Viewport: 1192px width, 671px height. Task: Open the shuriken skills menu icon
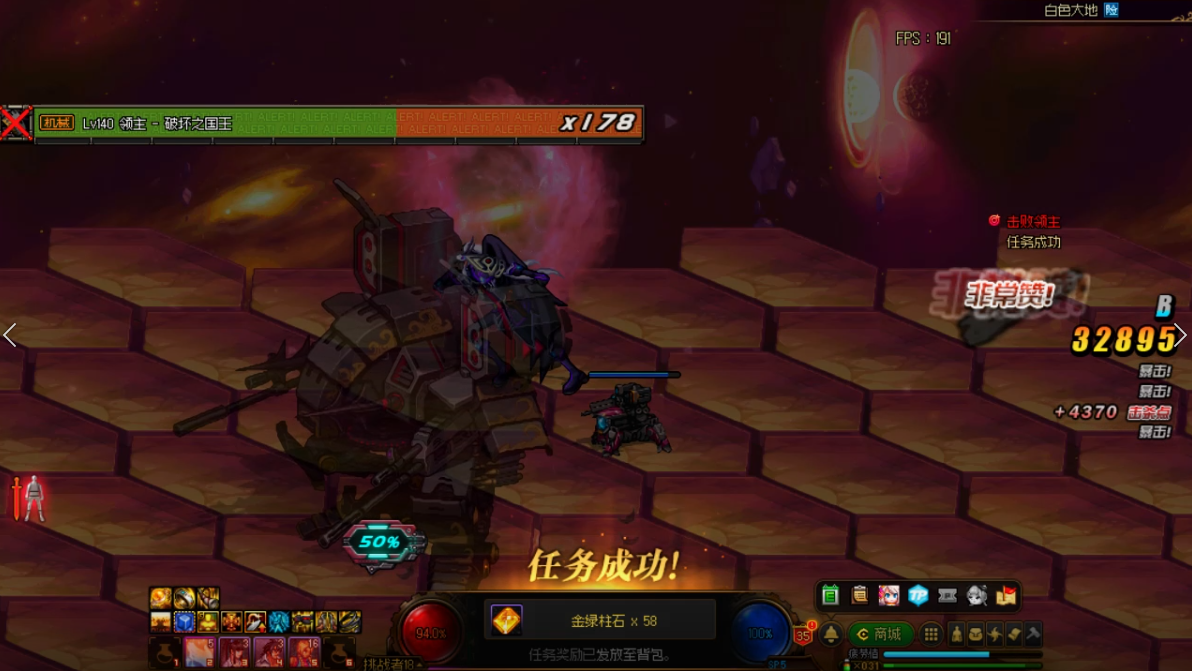click(x=994, y=634)
